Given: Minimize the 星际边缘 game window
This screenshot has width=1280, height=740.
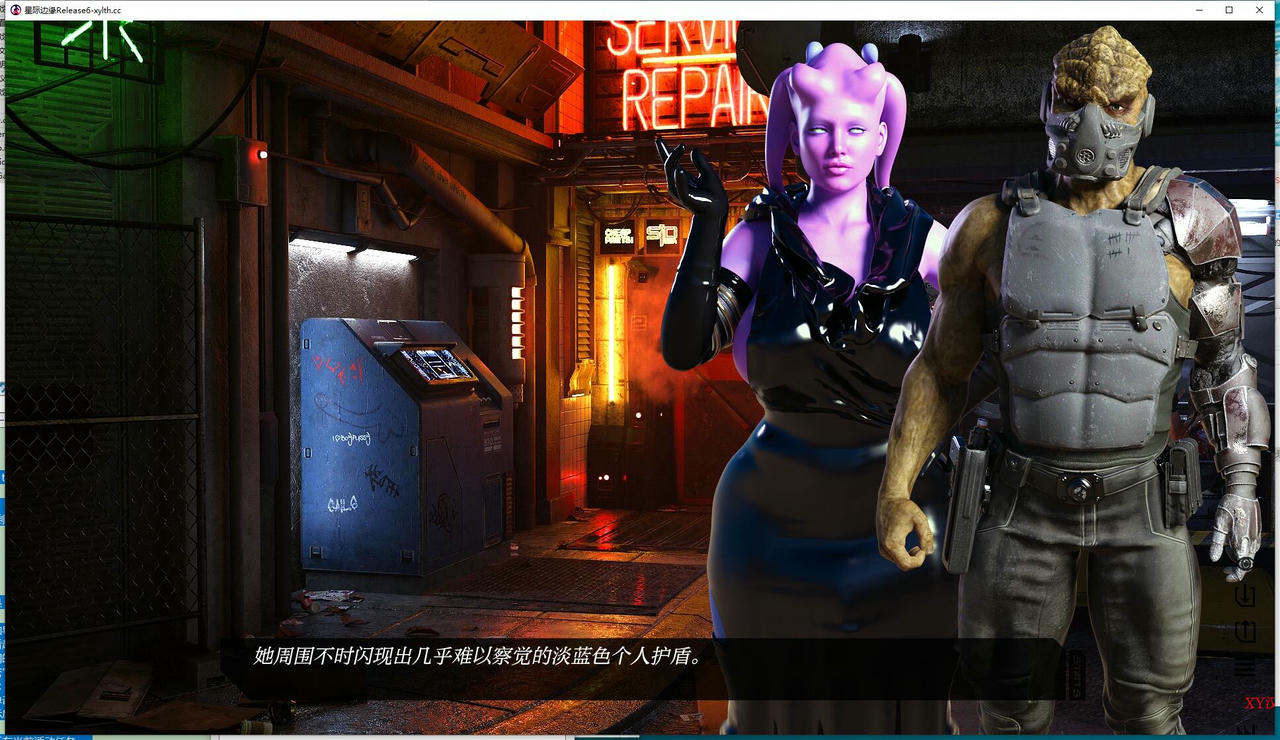Looking at the screenshot, I should point(1197,10).
